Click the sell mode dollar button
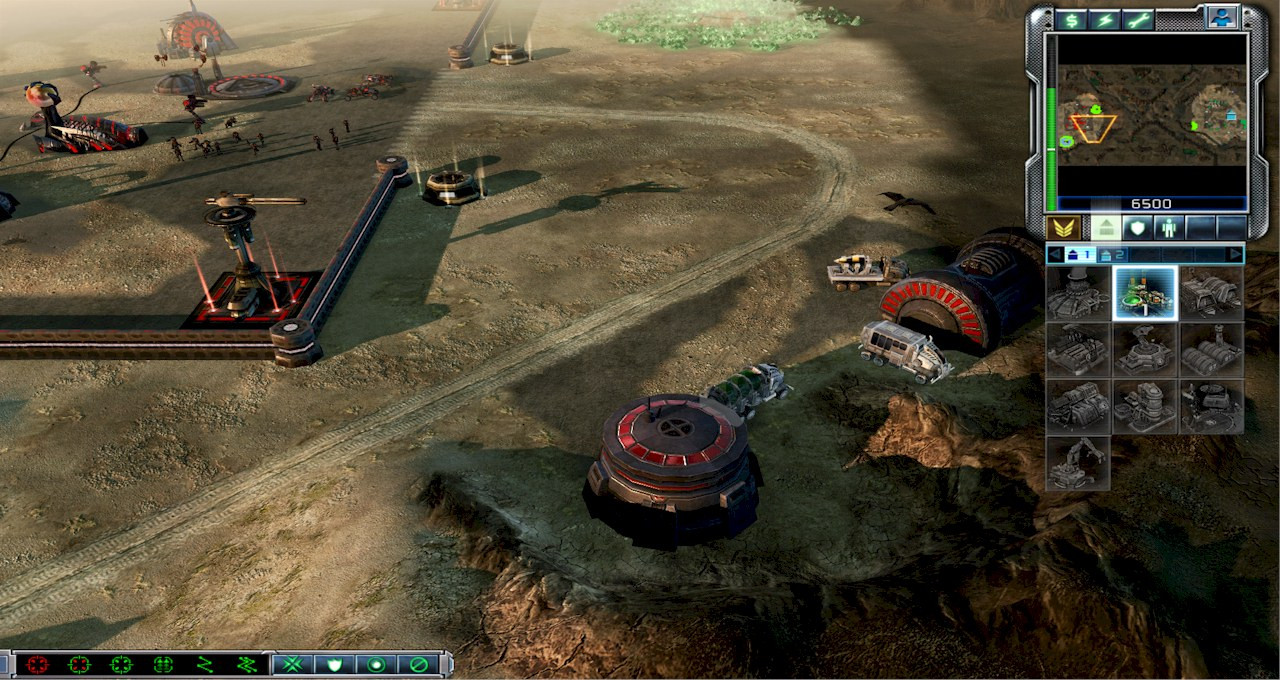The width and height of the screenshot is (1280, 680). [1072, 19]
